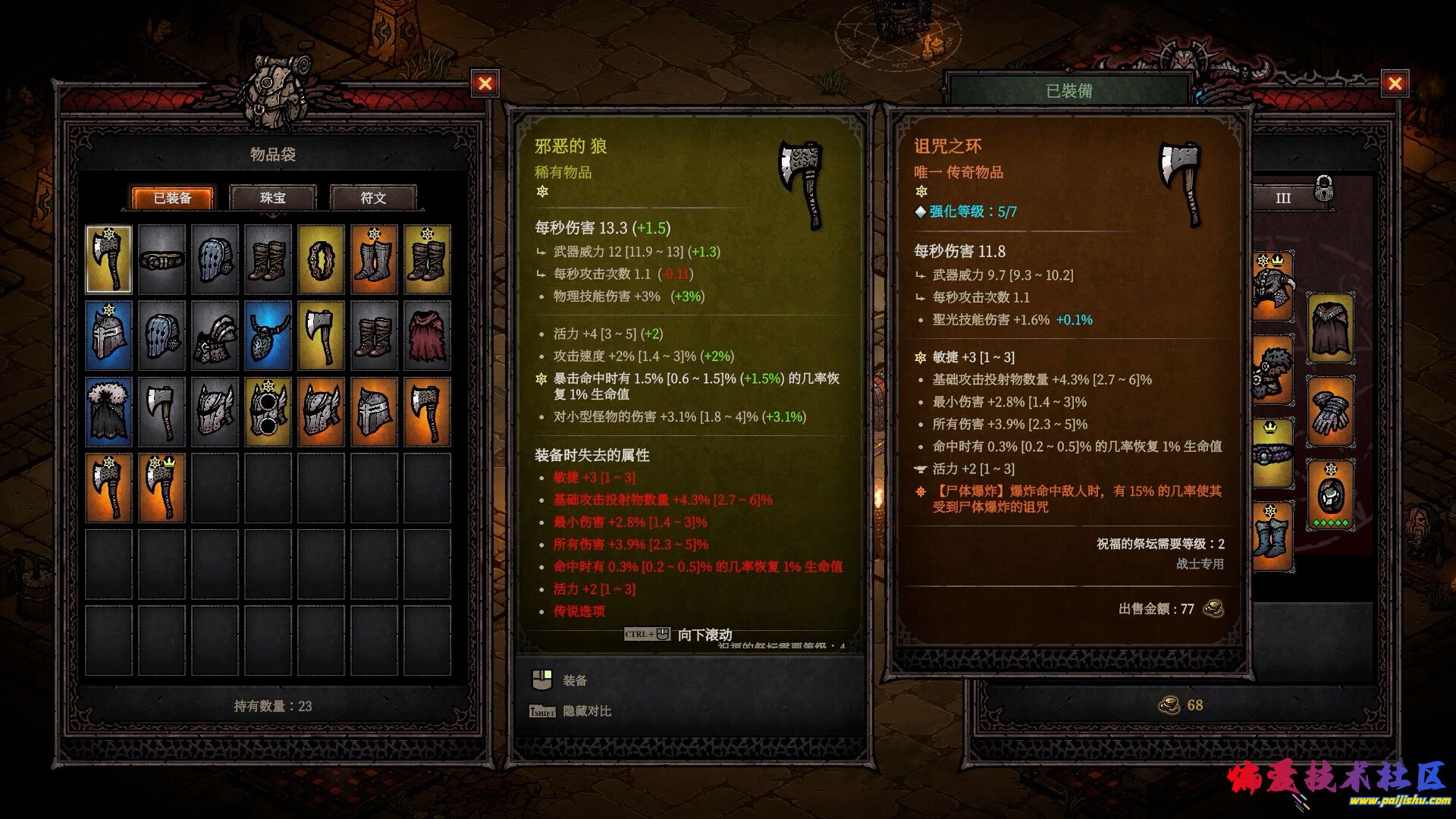
Task: Switch to the 珠宝 tab
Action: click(273, 198)
